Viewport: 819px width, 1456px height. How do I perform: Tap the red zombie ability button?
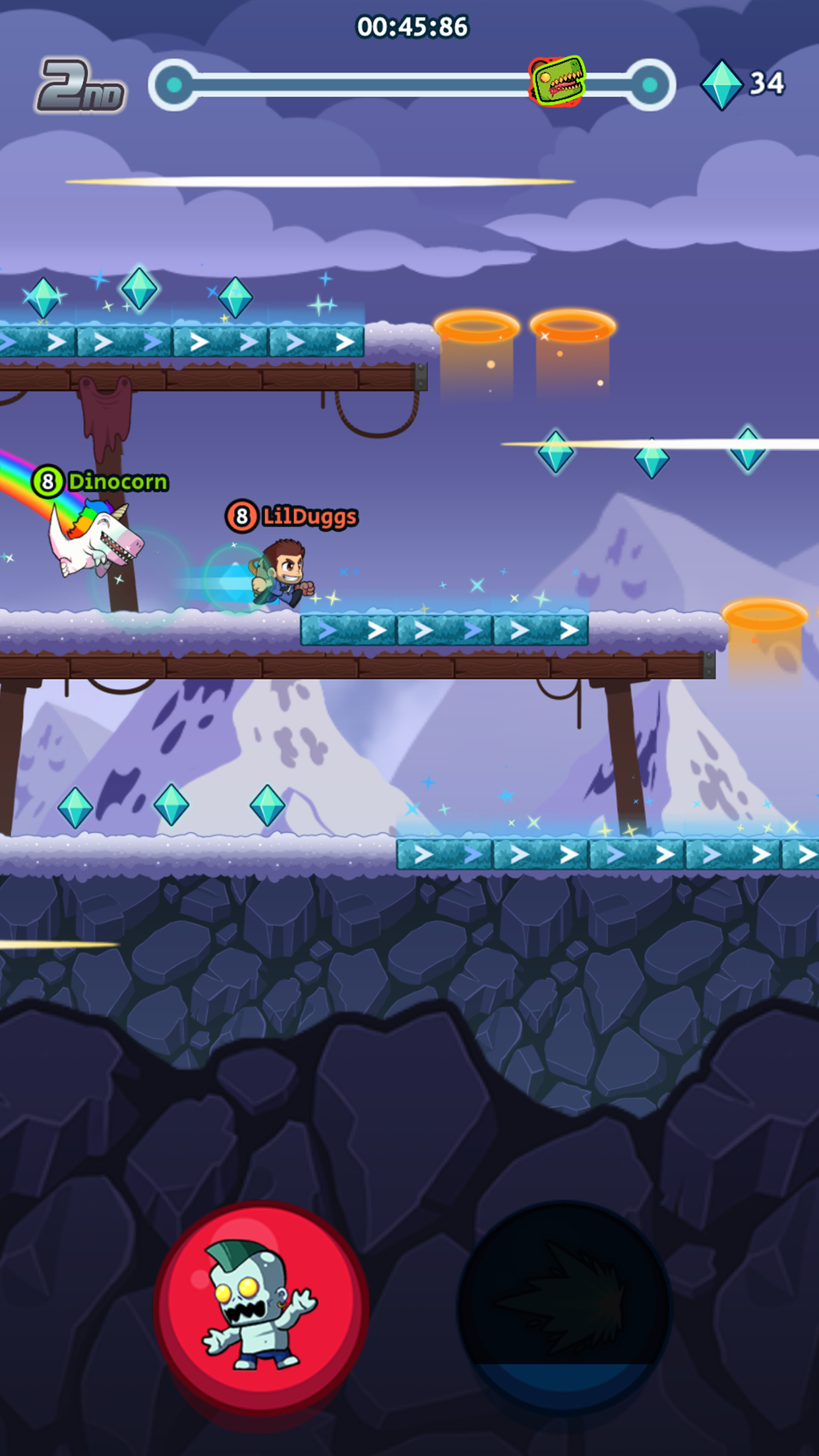(260, 1307)
